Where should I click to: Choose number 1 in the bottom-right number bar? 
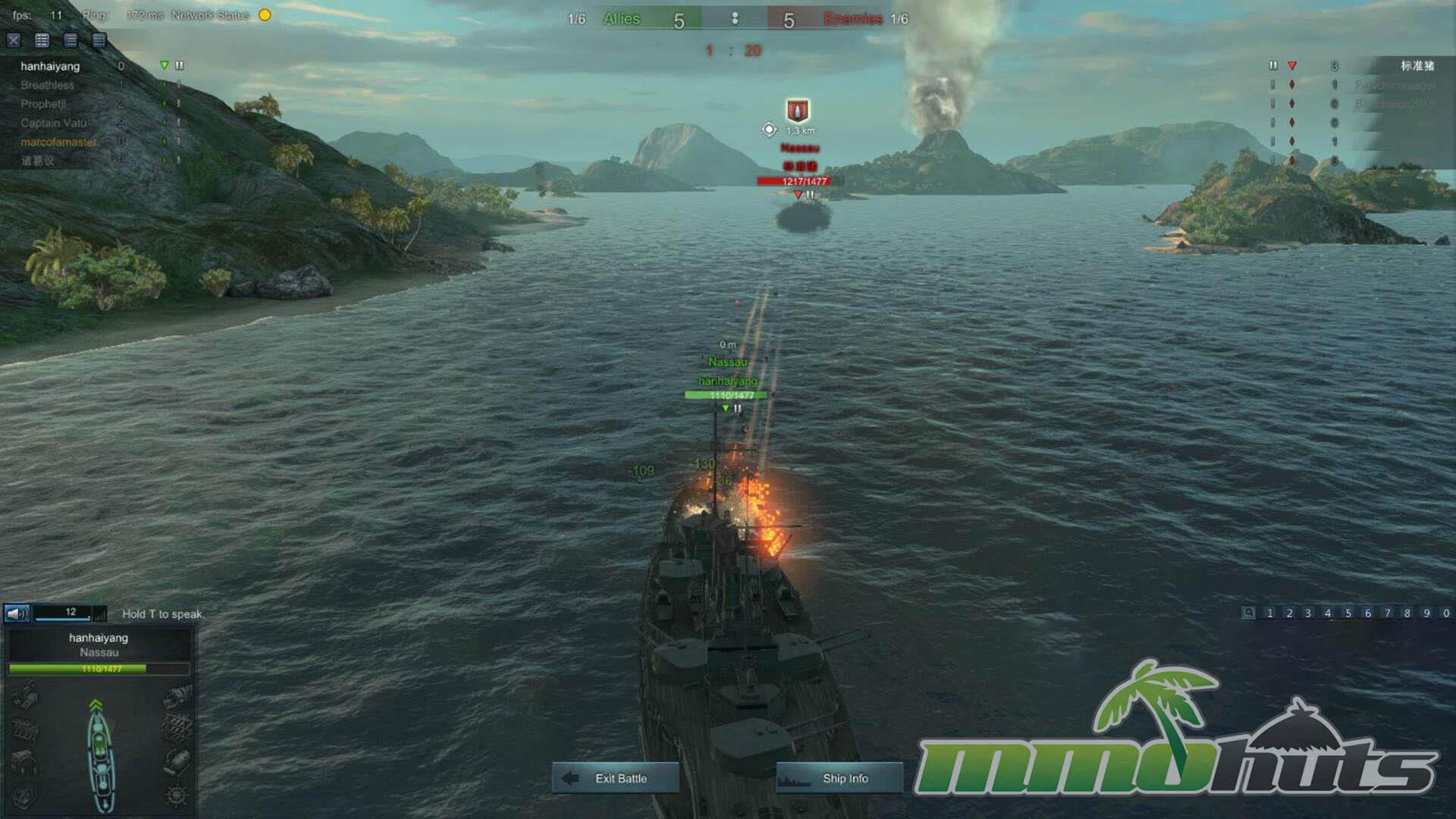pyautogui.click(x=1269, y=613)
